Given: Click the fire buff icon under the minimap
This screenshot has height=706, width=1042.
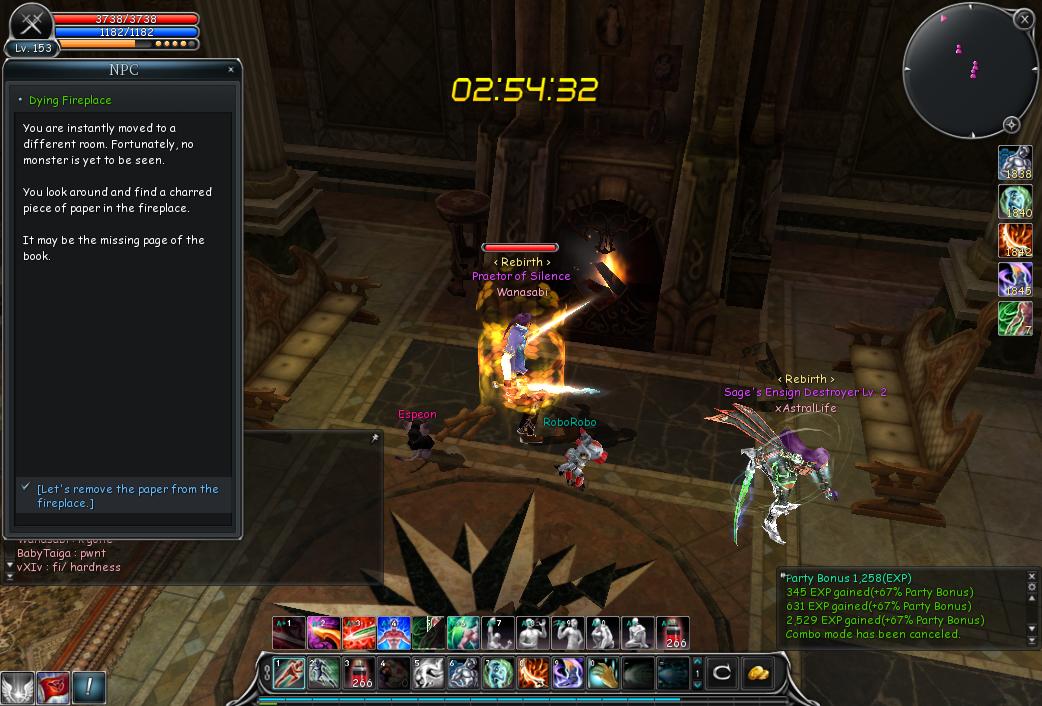Looking at the screenshot, I should coord(1015,243).
